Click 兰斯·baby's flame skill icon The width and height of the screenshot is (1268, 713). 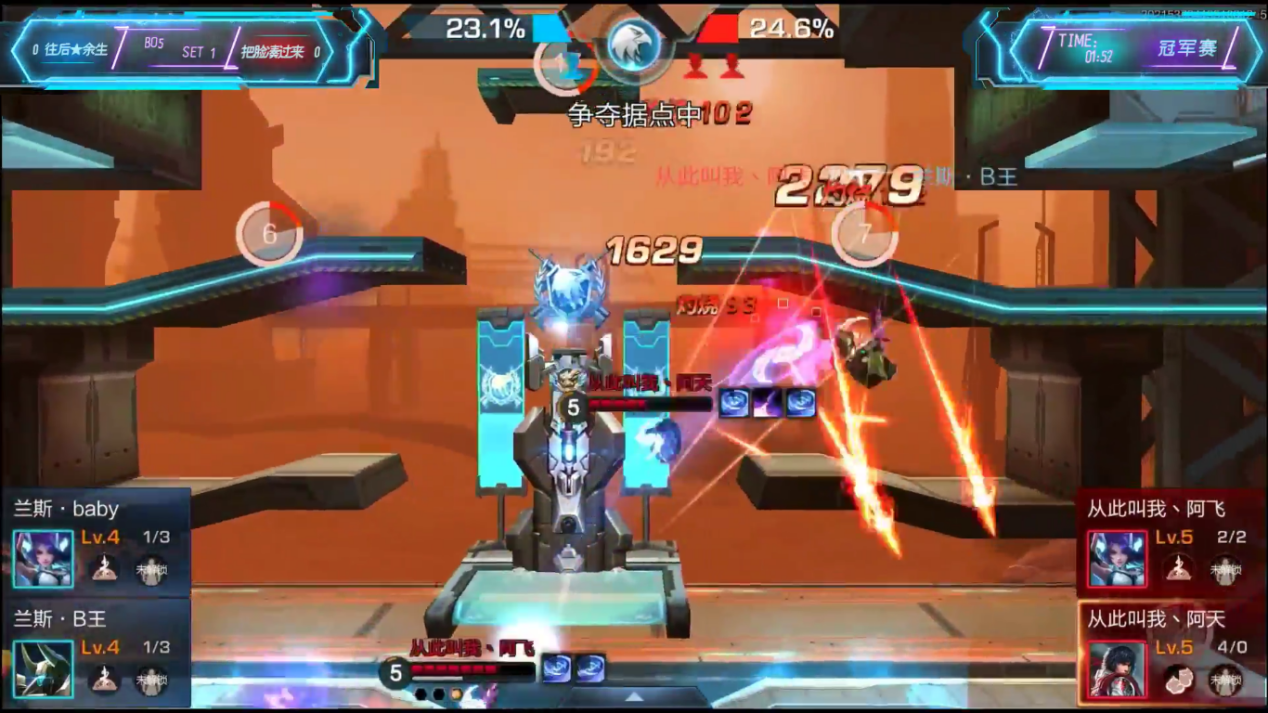click(104, 569)
